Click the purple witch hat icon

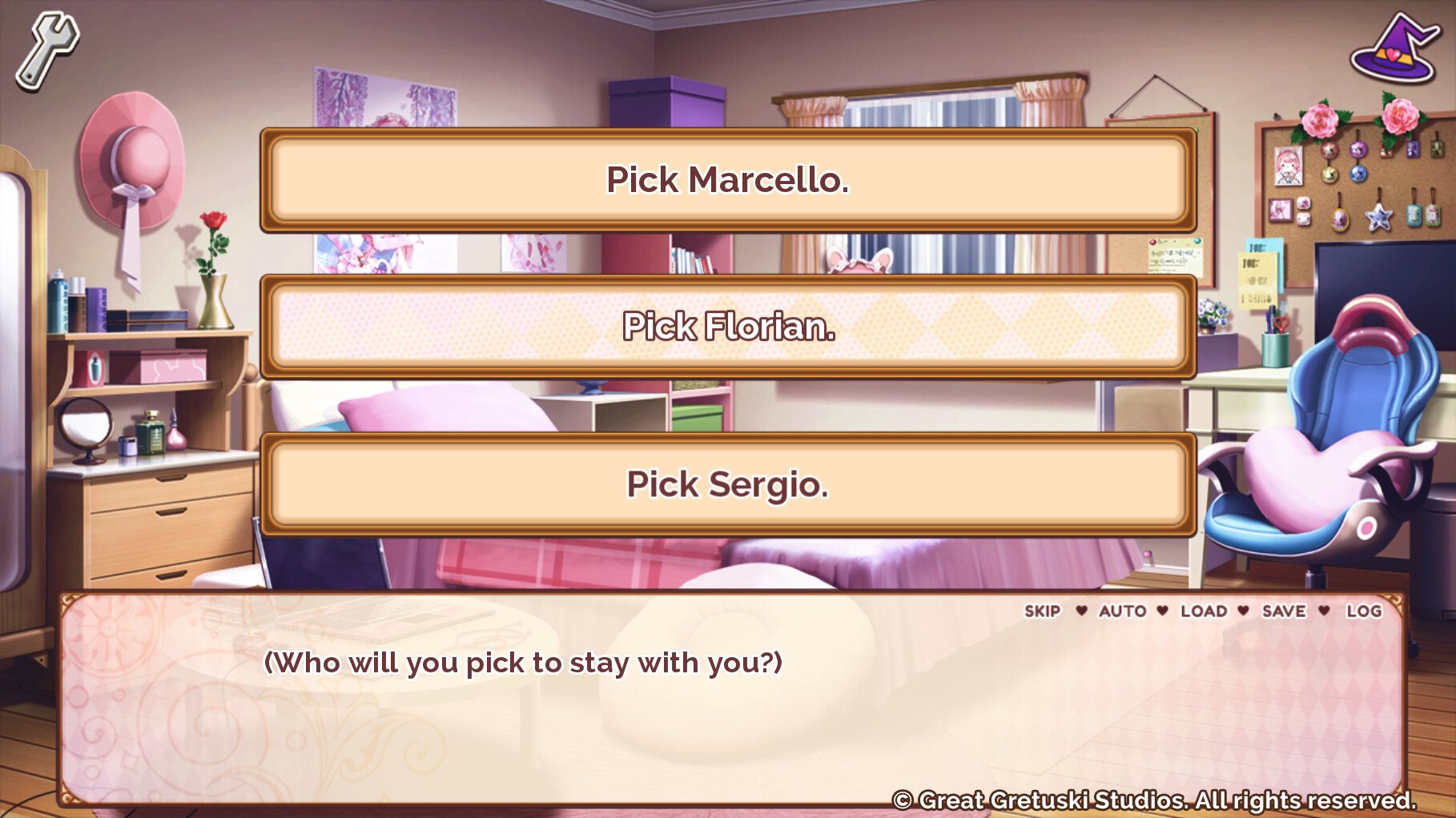(1394, 50)
